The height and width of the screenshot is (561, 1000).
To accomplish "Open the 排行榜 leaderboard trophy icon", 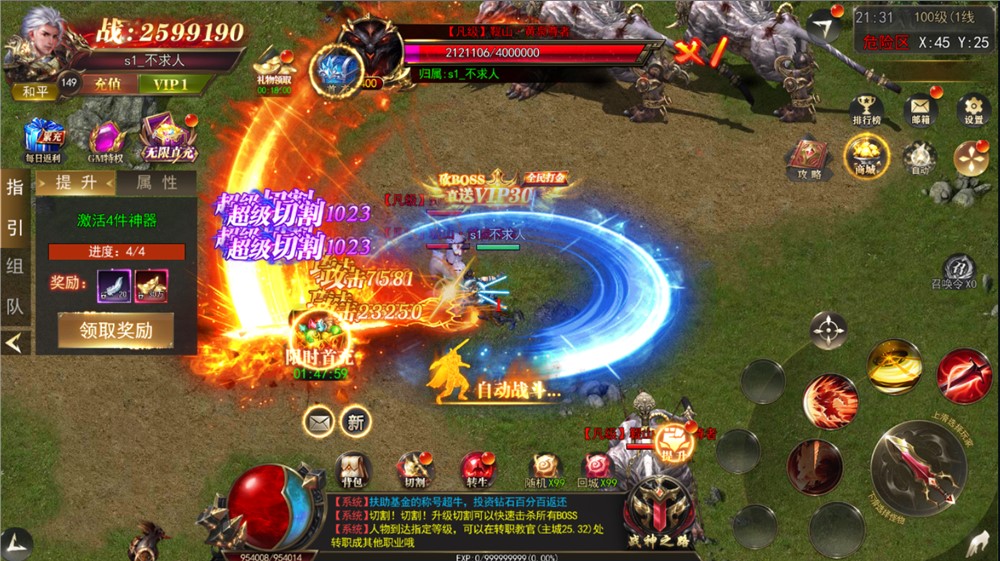I will [865, 111].
